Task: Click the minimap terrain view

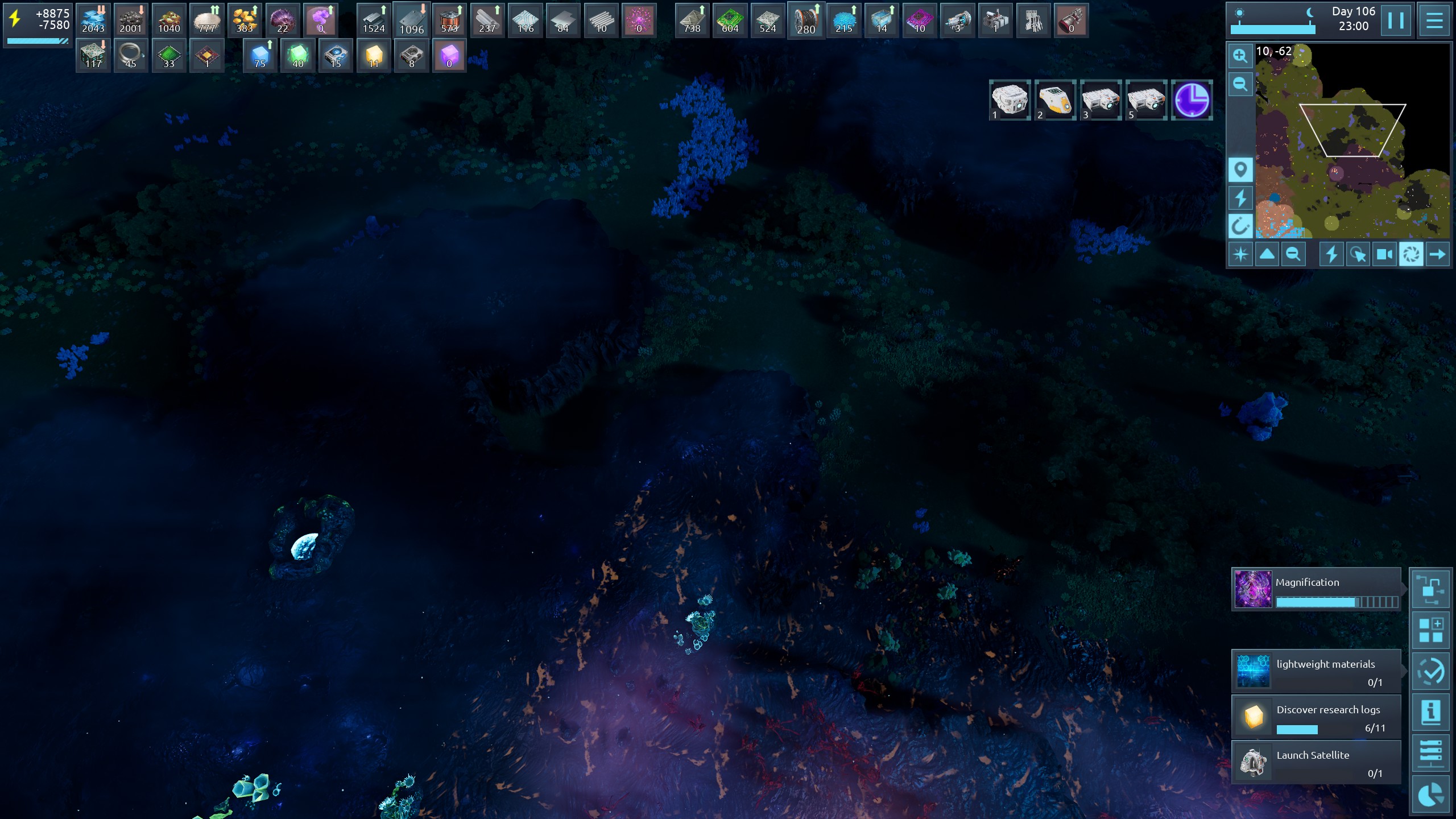Action: [1352, 141]
